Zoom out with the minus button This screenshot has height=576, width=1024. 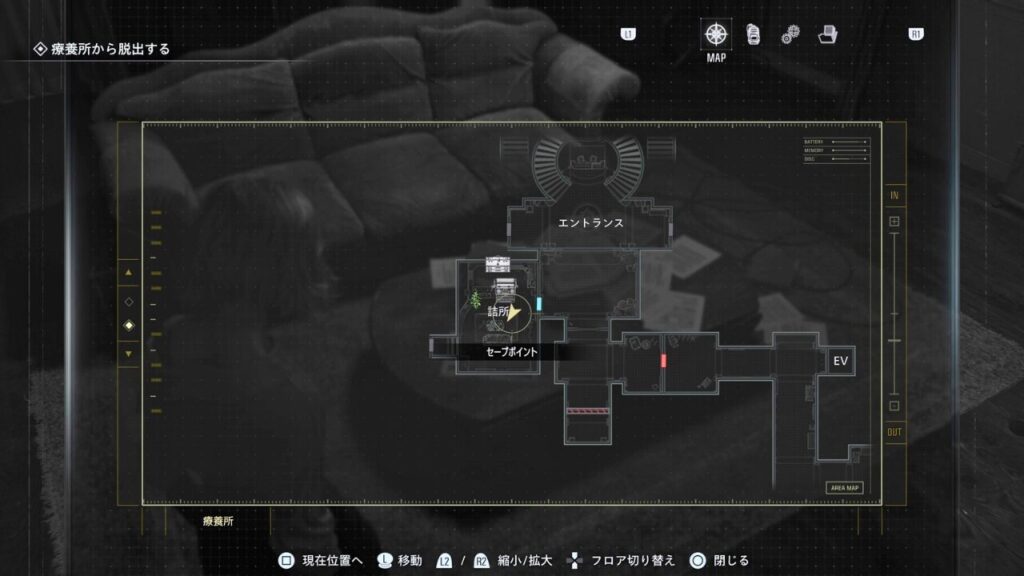(x=894, y=406)
